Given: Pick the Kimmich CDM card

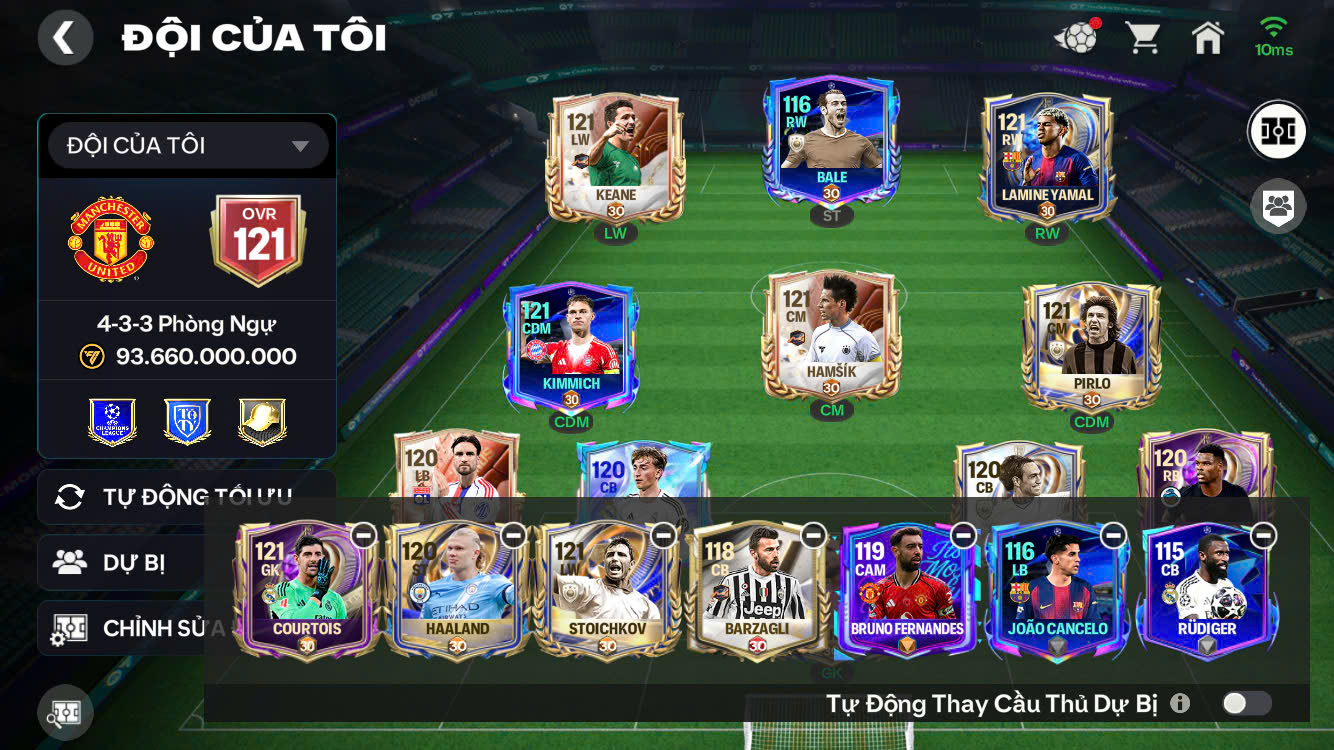Looking at the screenshot, I should (572, 346).
